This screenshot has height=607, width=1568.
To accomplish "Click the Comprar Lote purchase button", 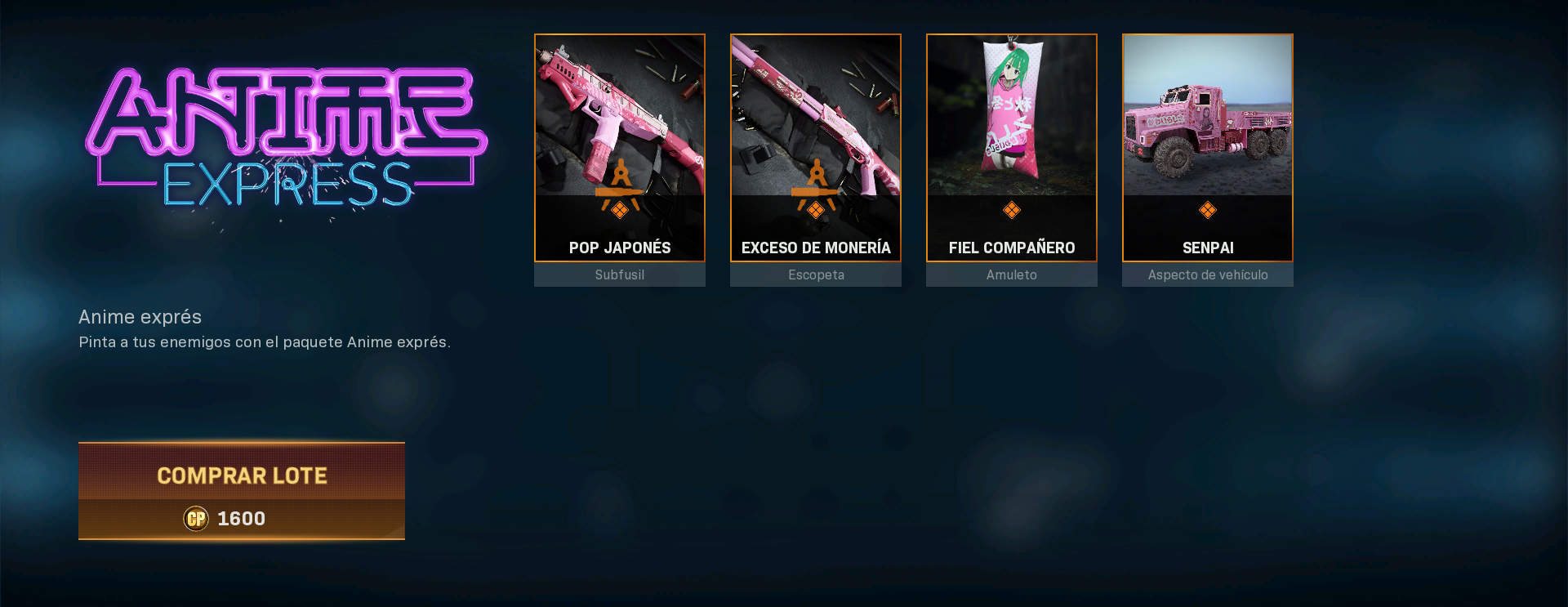I will [242, 490].
